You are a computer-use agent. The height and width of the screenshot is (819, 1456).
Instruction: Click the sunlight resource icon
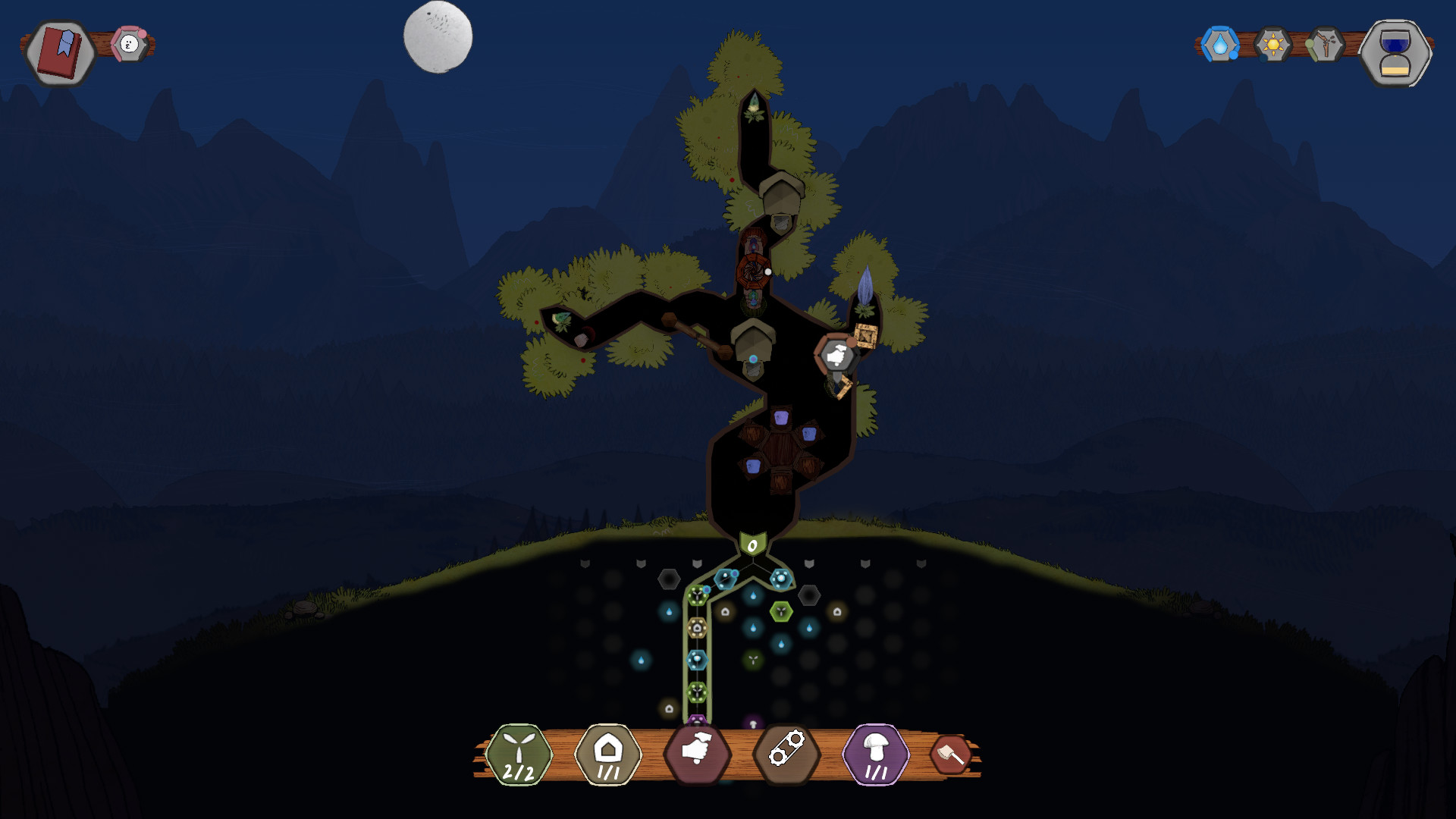[x=1272, y=45]
